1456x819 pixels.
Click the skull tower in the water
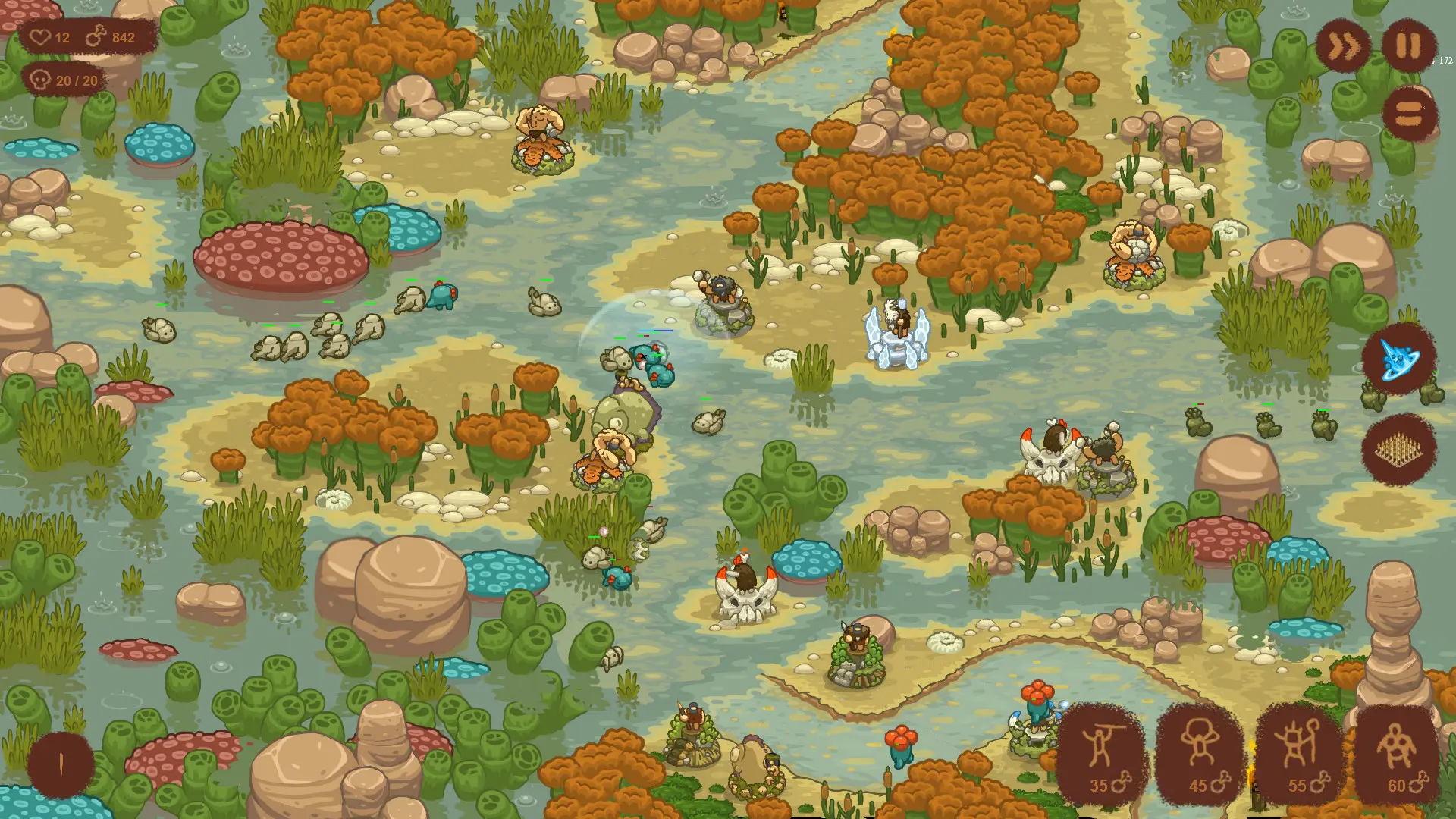pyautogui.click(x=745, y=599)
